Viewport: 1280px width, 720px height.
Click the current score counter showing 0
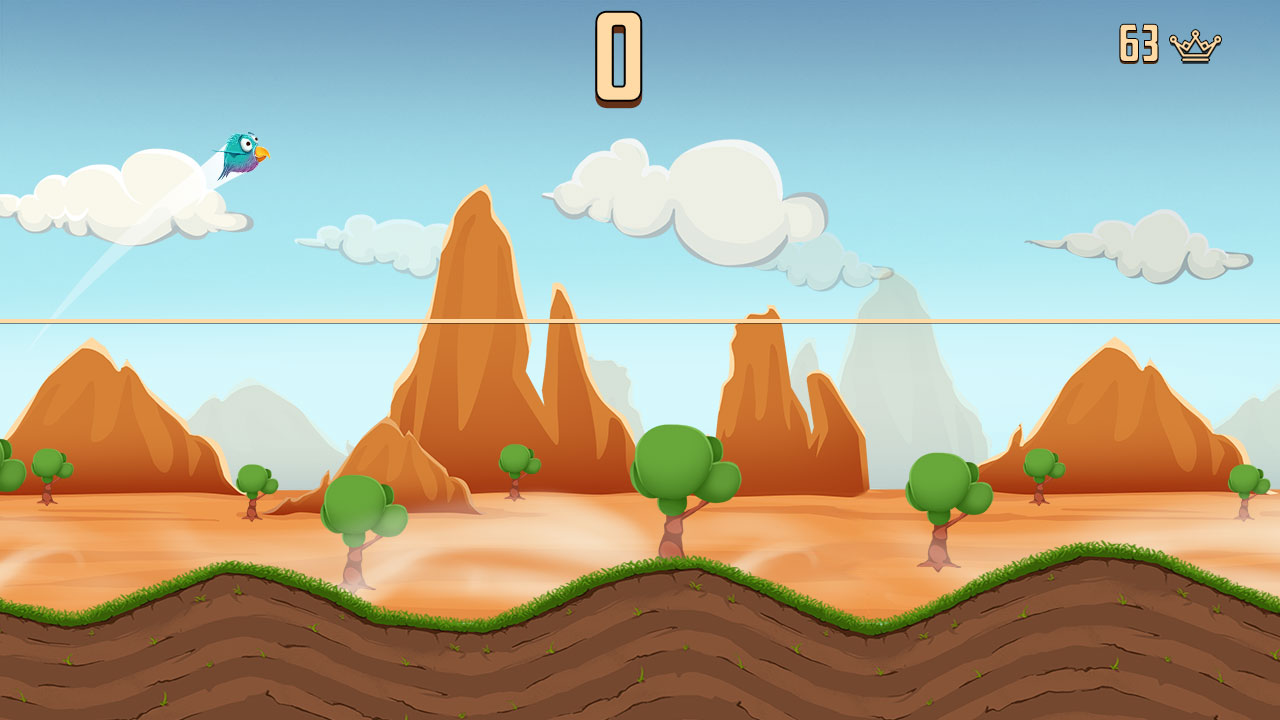coord(617,55)
